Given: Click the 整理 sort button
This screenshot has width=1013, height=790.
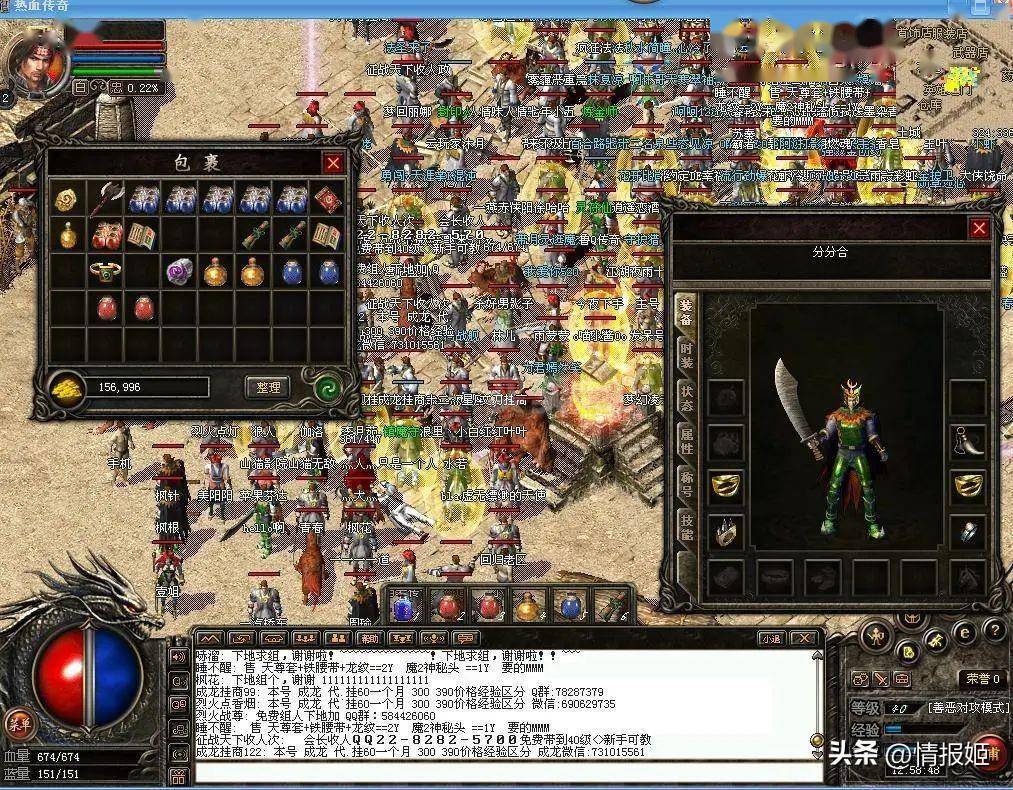Looking at the screenshot, I should 267,387.
